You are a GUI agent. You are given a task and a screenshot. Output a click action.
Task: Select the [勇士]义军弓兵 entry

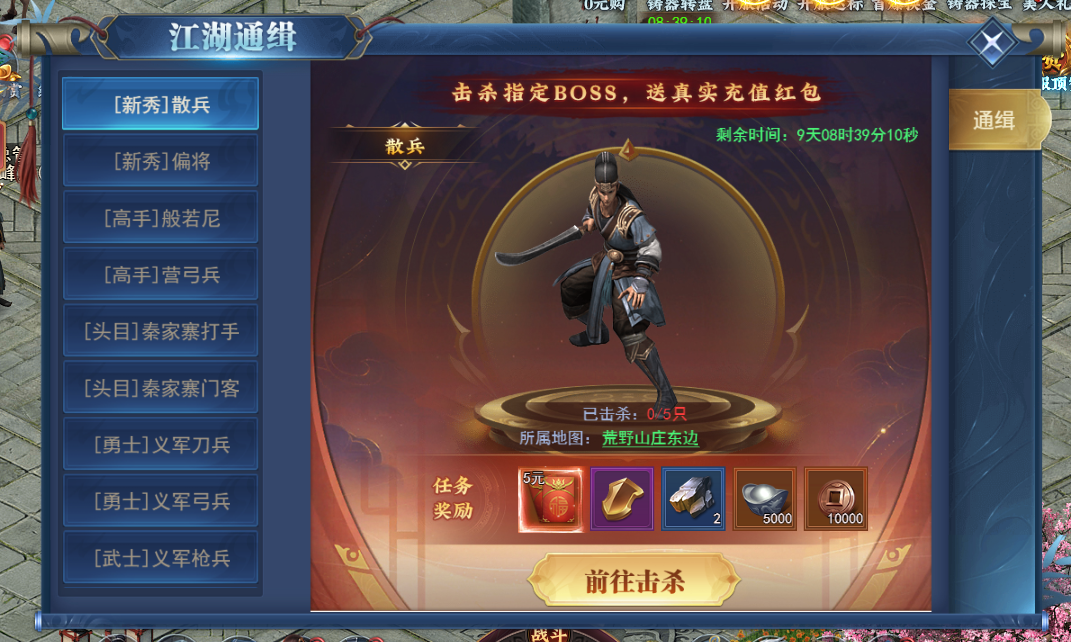pyautogui.click(x=160, y=501)
